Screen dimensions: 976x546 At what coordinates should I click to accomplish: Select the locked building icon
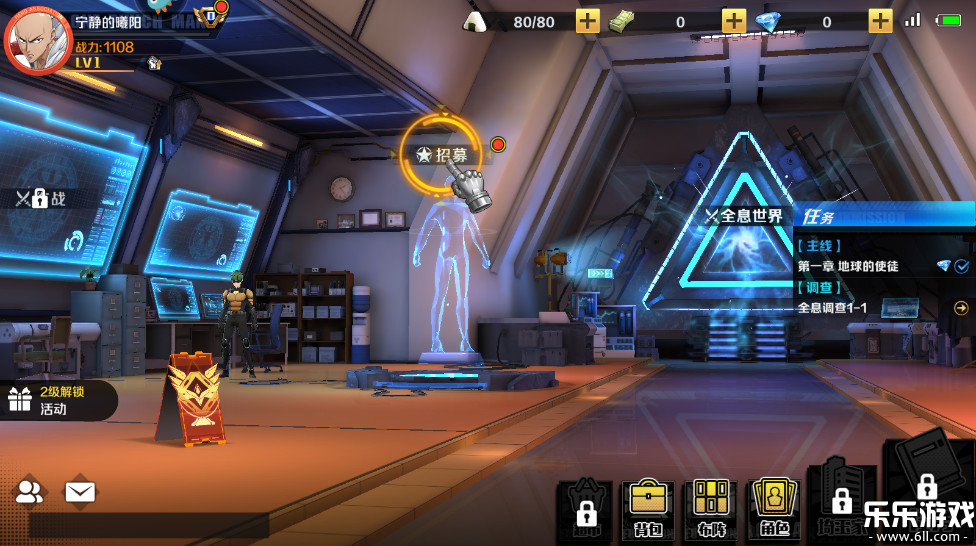coord(840,500)
